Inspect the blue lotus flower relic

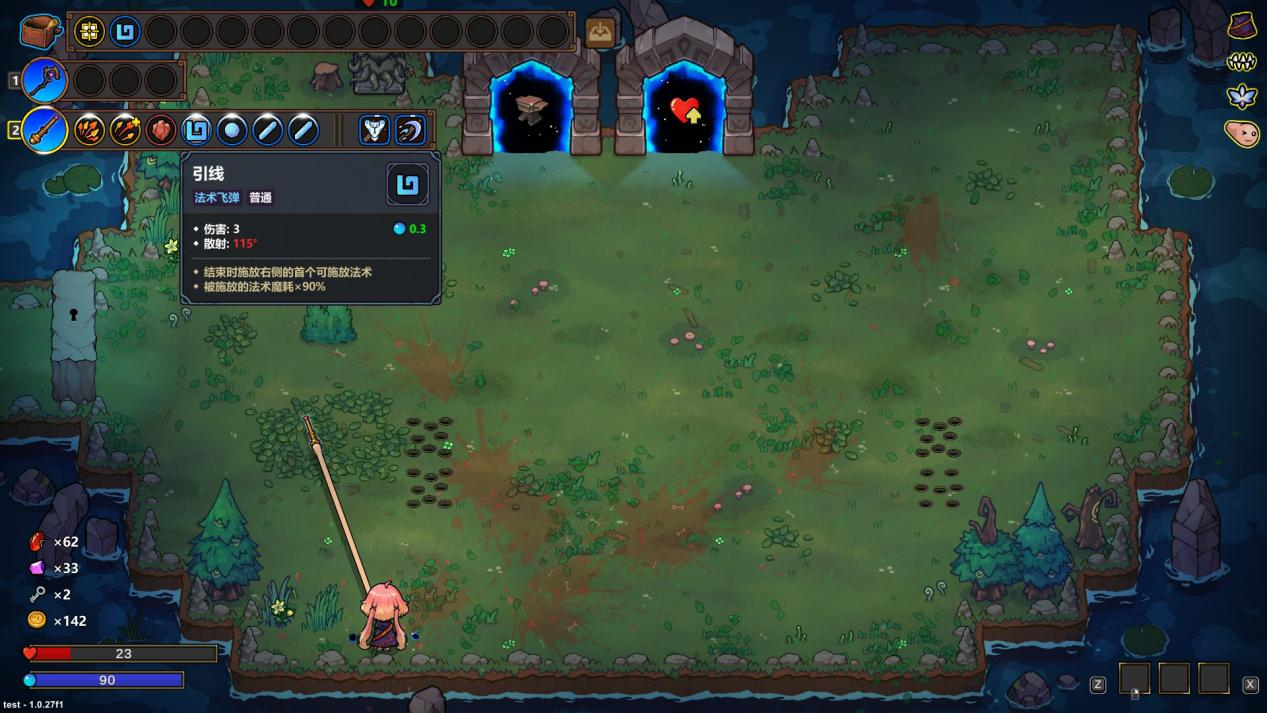[1242, 97]
